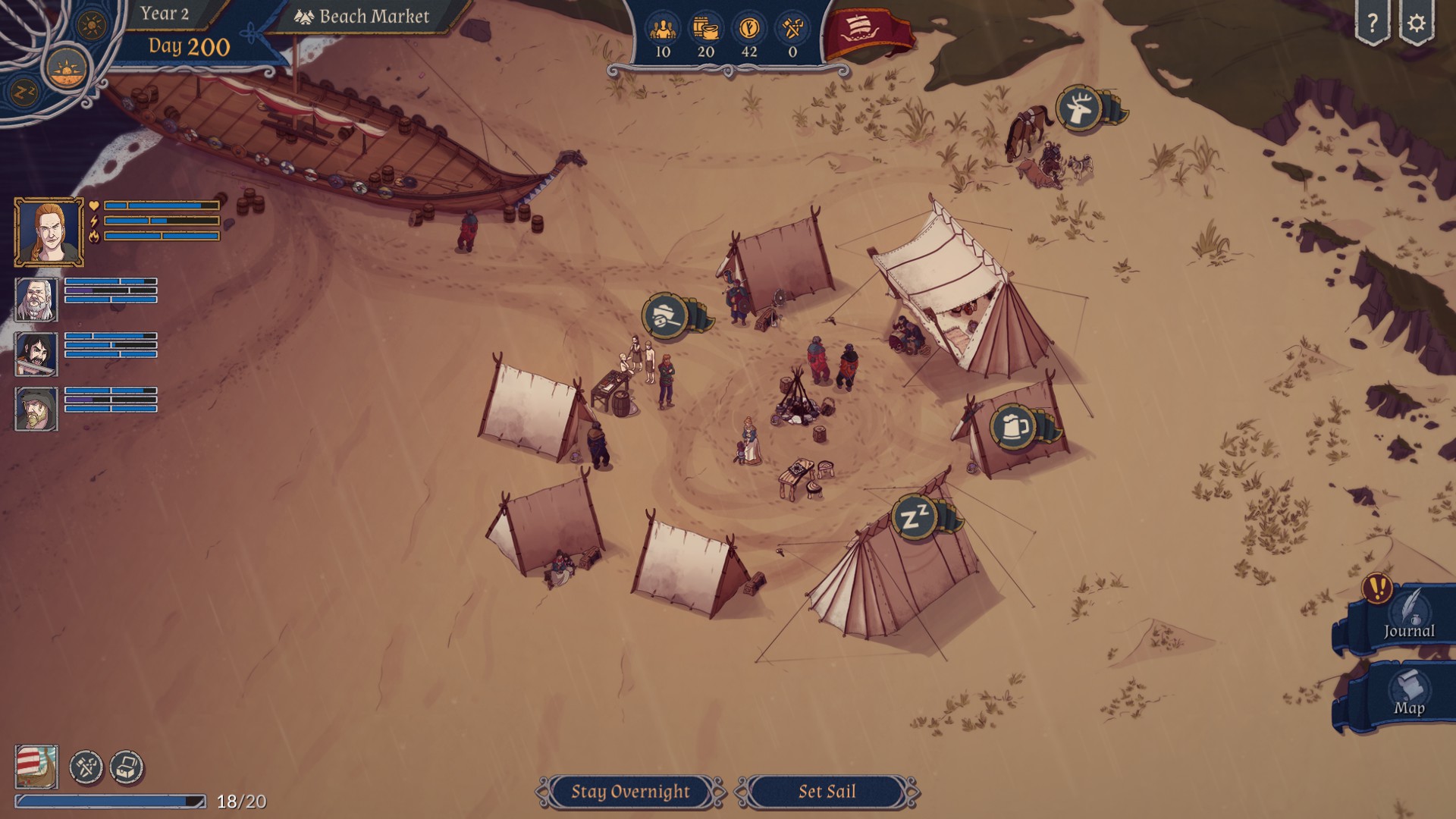Viewport: 1456px width, 819px height.
Task: Open the Map
Action: click(1408, 695)
